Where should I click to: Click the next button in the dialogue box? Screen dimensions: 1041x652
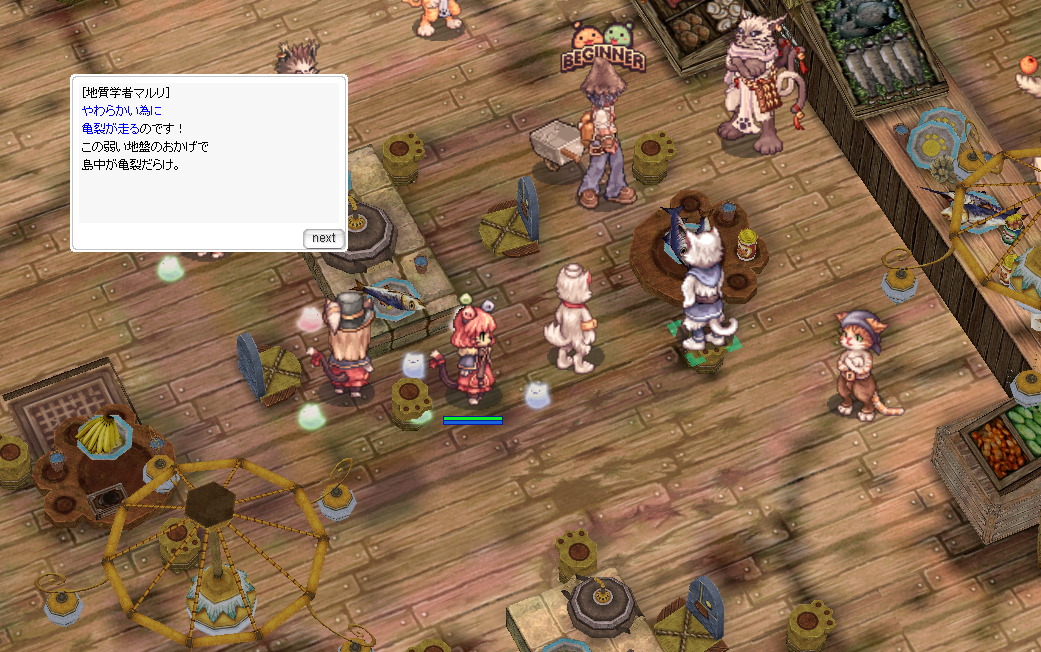(323, 238)
